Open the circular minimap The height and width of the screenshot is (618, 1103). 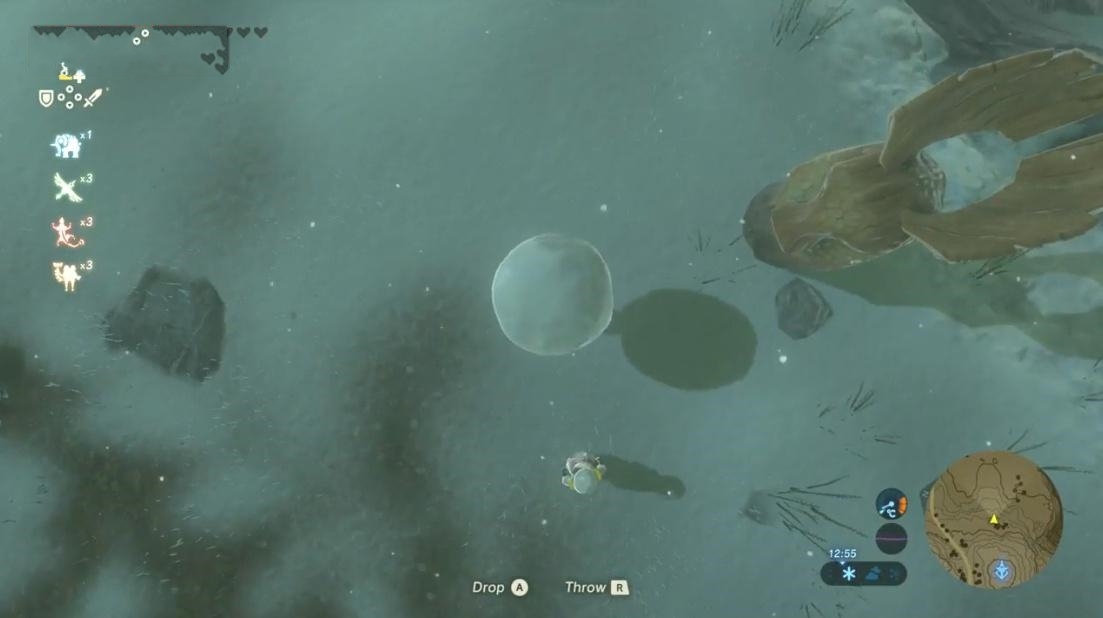click(x=993, y=519)
